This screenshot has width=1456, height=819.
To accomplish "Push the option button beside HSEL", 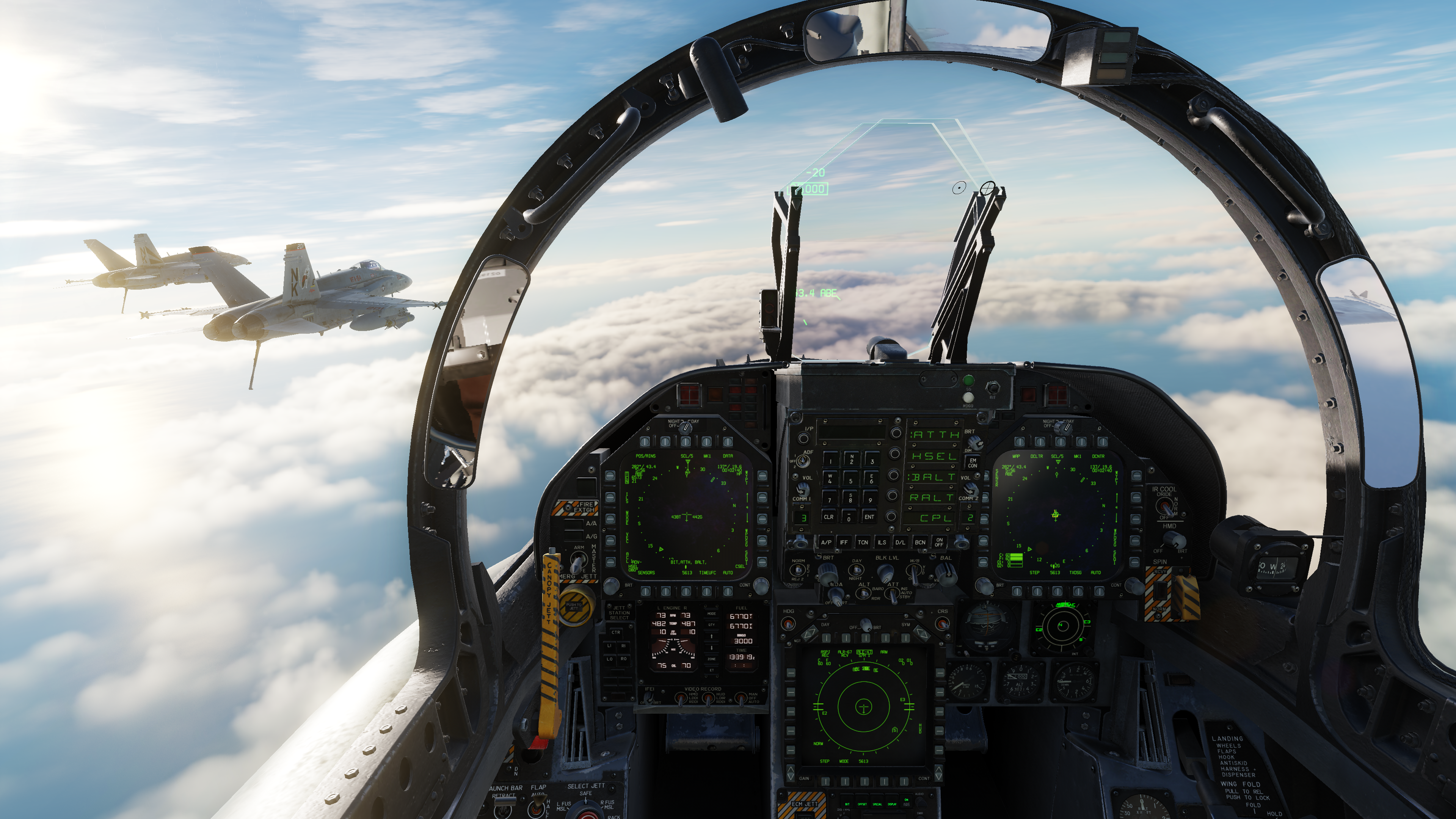I will point(894,455).
